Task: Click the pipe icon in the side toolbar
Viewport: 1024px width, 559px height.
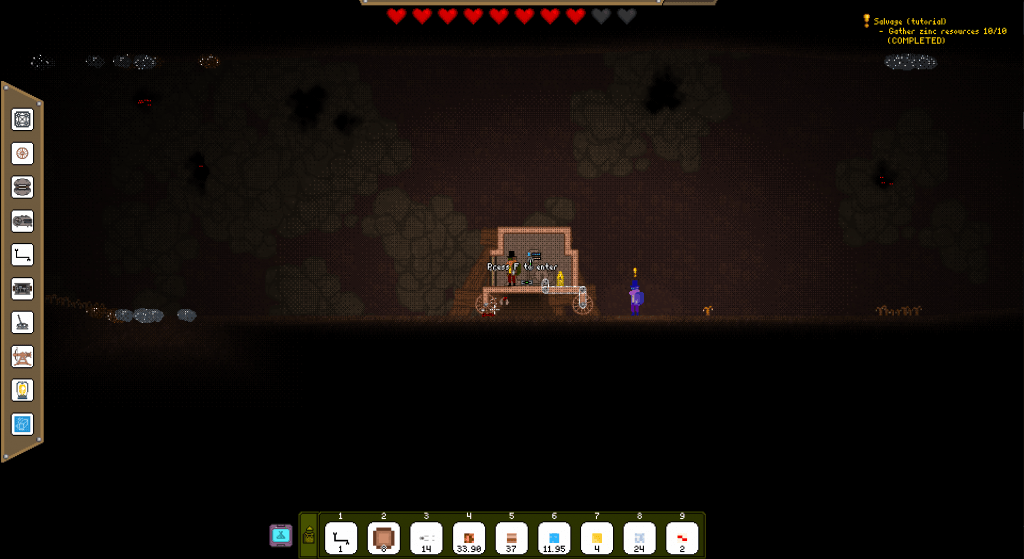Action: [x=23, y=255]
